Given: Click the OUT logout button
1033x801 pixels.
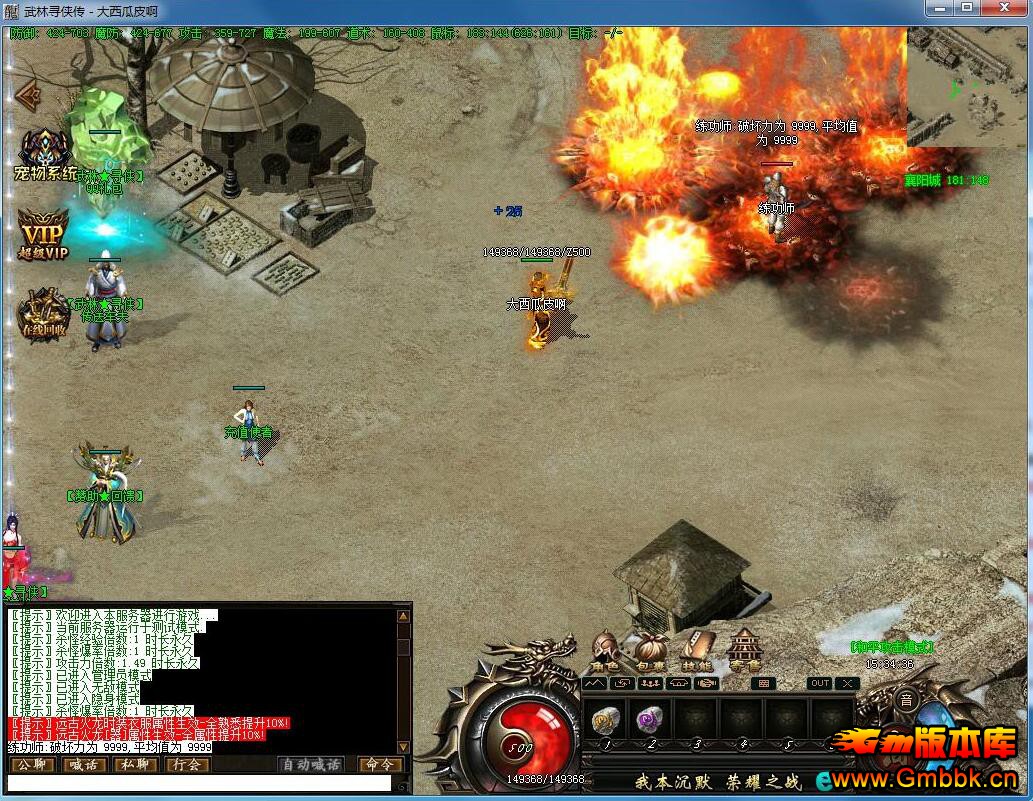Looking at the screenshot, I should [x=820, y=684].
